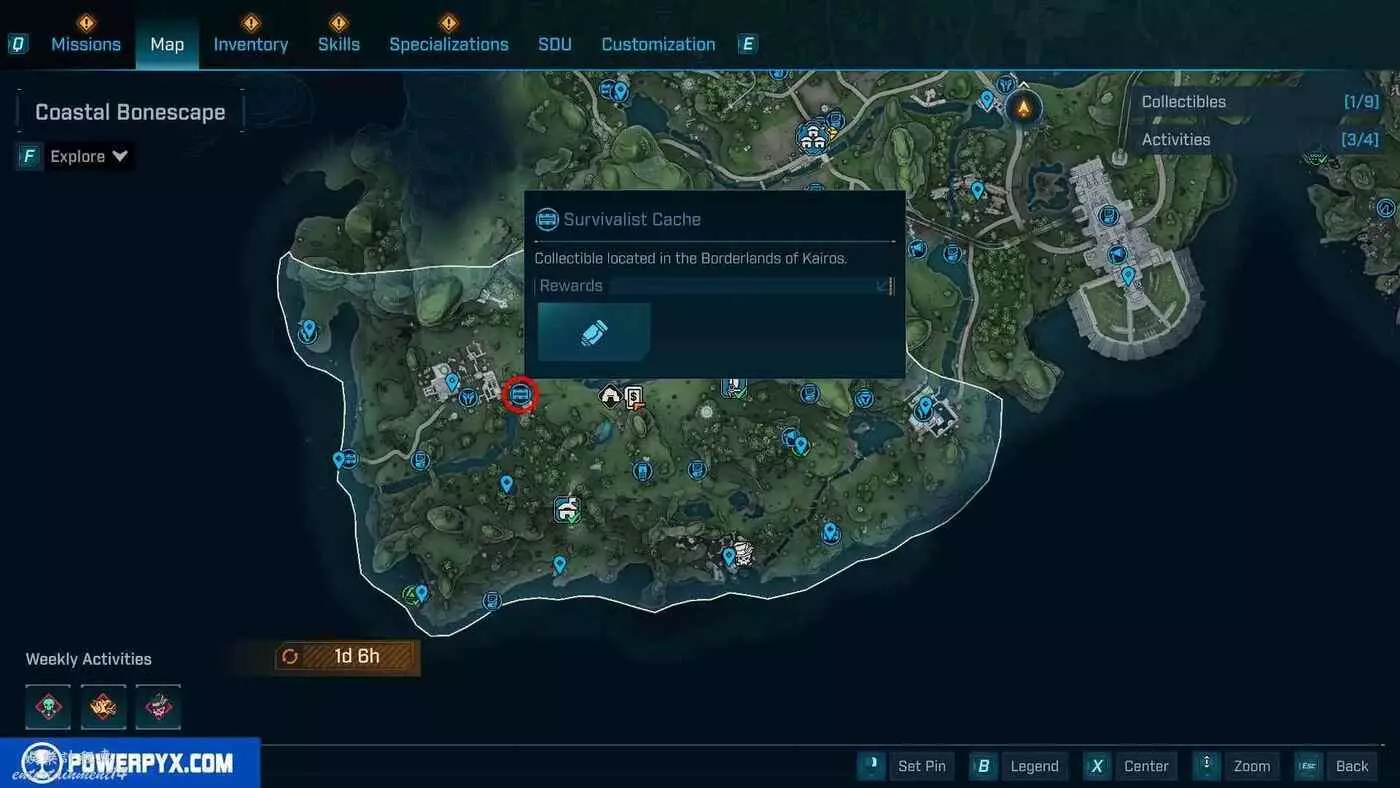
Task: Open the Customization tab
Action: pyautogui.click(x=658, y=44)
